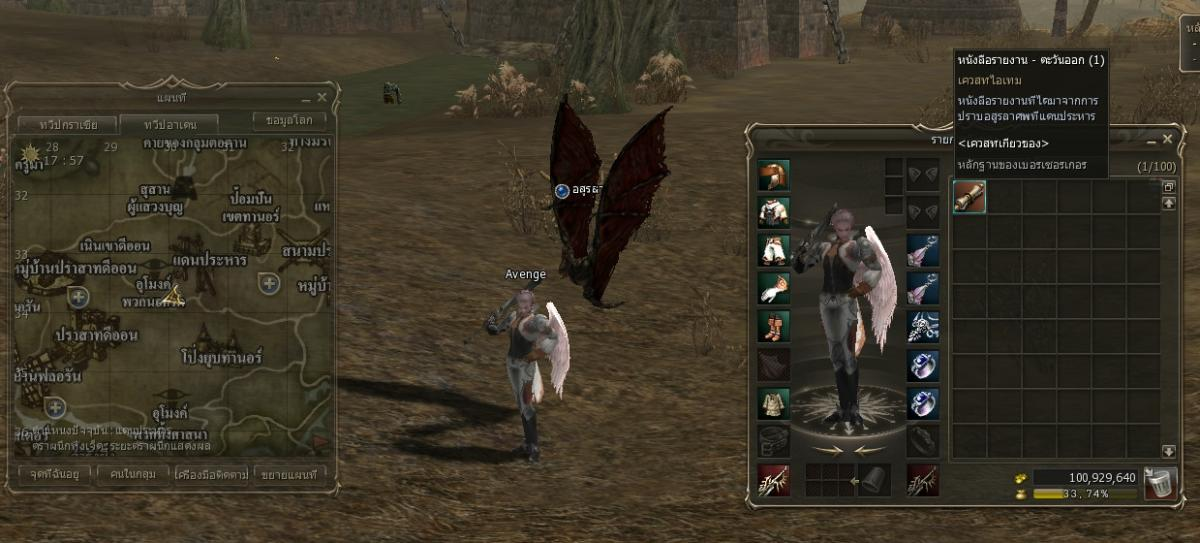Switch to the ทวีปกราเซีย map tab
Viewport: 1200px width, 543px height.
pyautogui.click(x=68, y=125)
